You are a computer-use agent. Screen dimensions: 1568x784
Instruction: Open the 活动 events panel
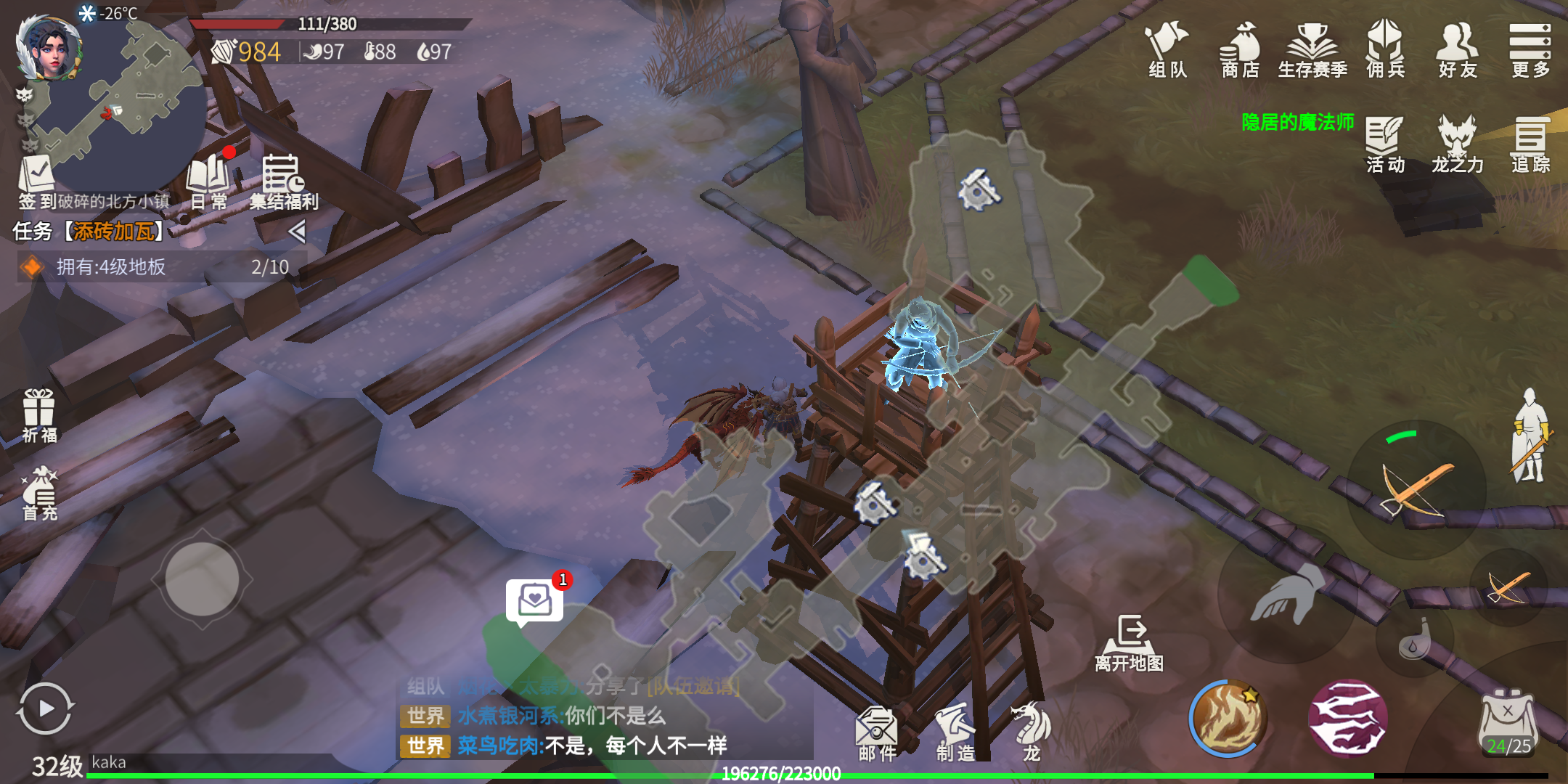(1385, 144)
